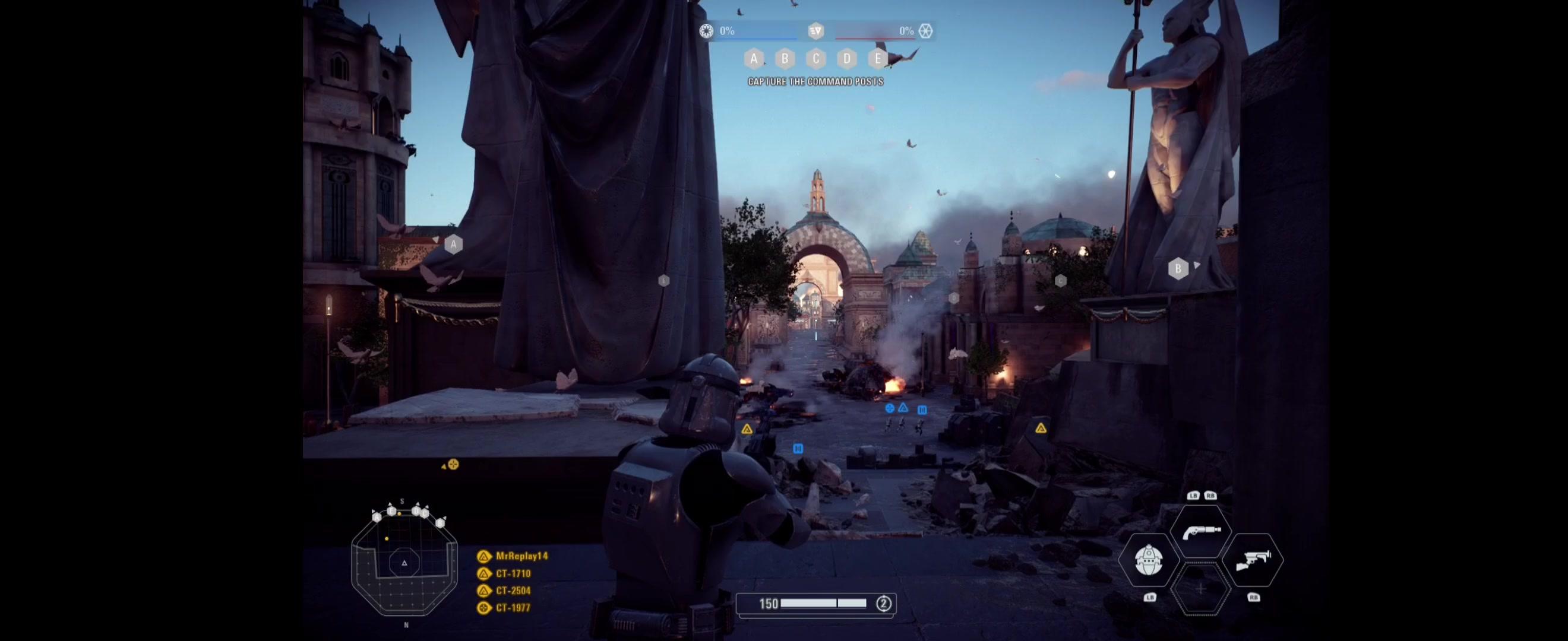Select command post B in the top tracker
Viewport: 1568px width, 641px height.
point(785,58)
